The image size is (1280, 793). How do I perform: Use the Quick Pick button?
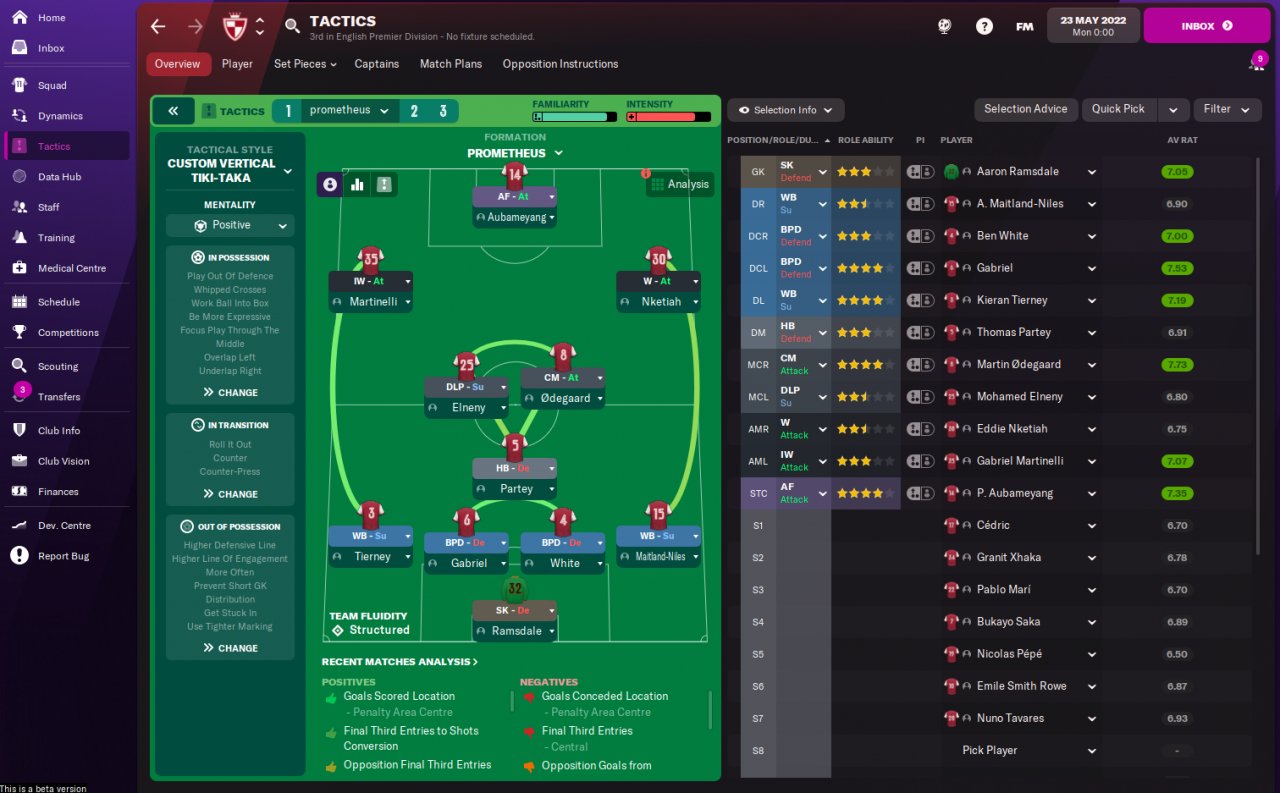(x=1118, y=109)
